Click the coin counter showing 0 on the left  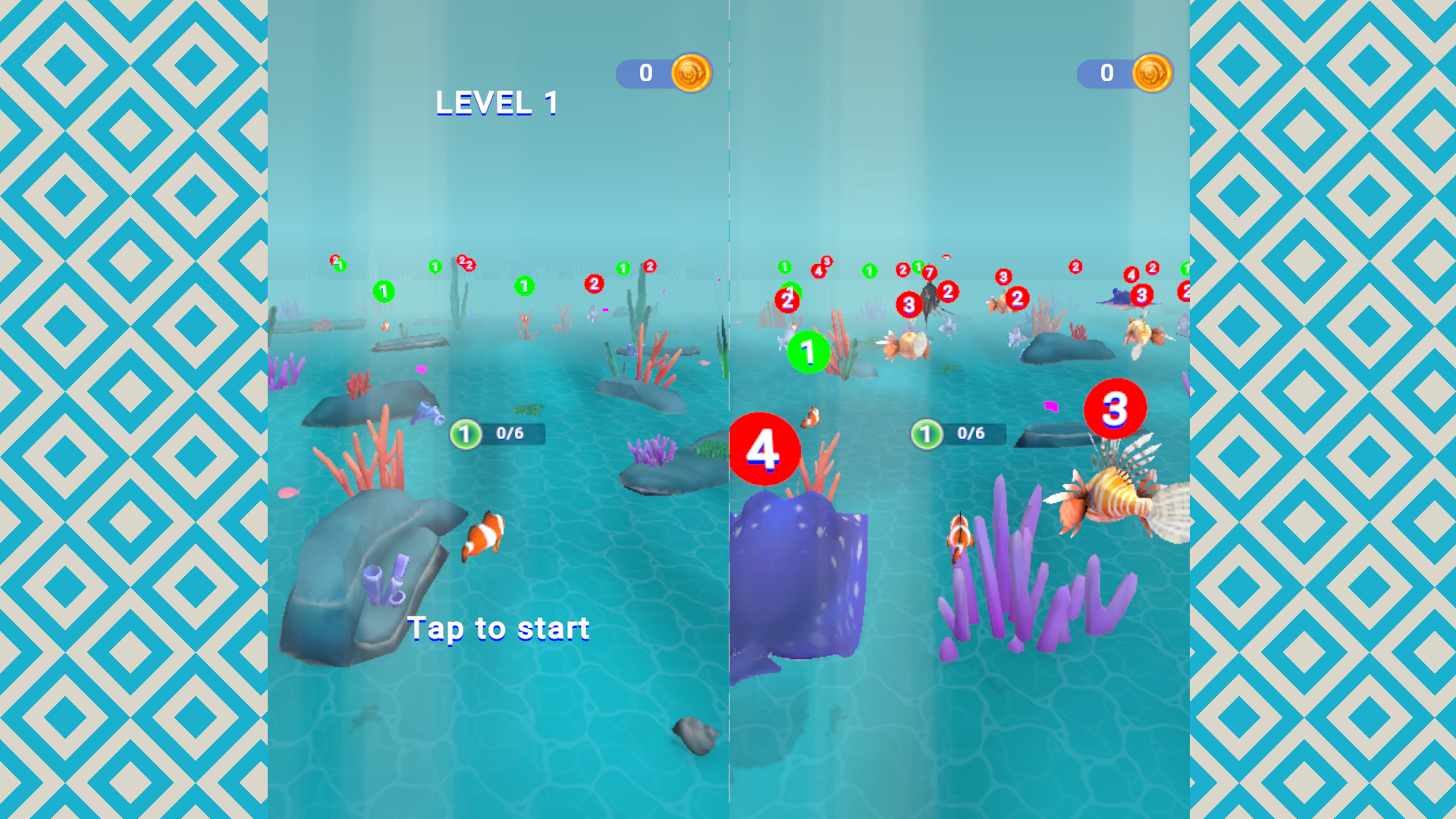pyautogui.click(x=645, y=73)
